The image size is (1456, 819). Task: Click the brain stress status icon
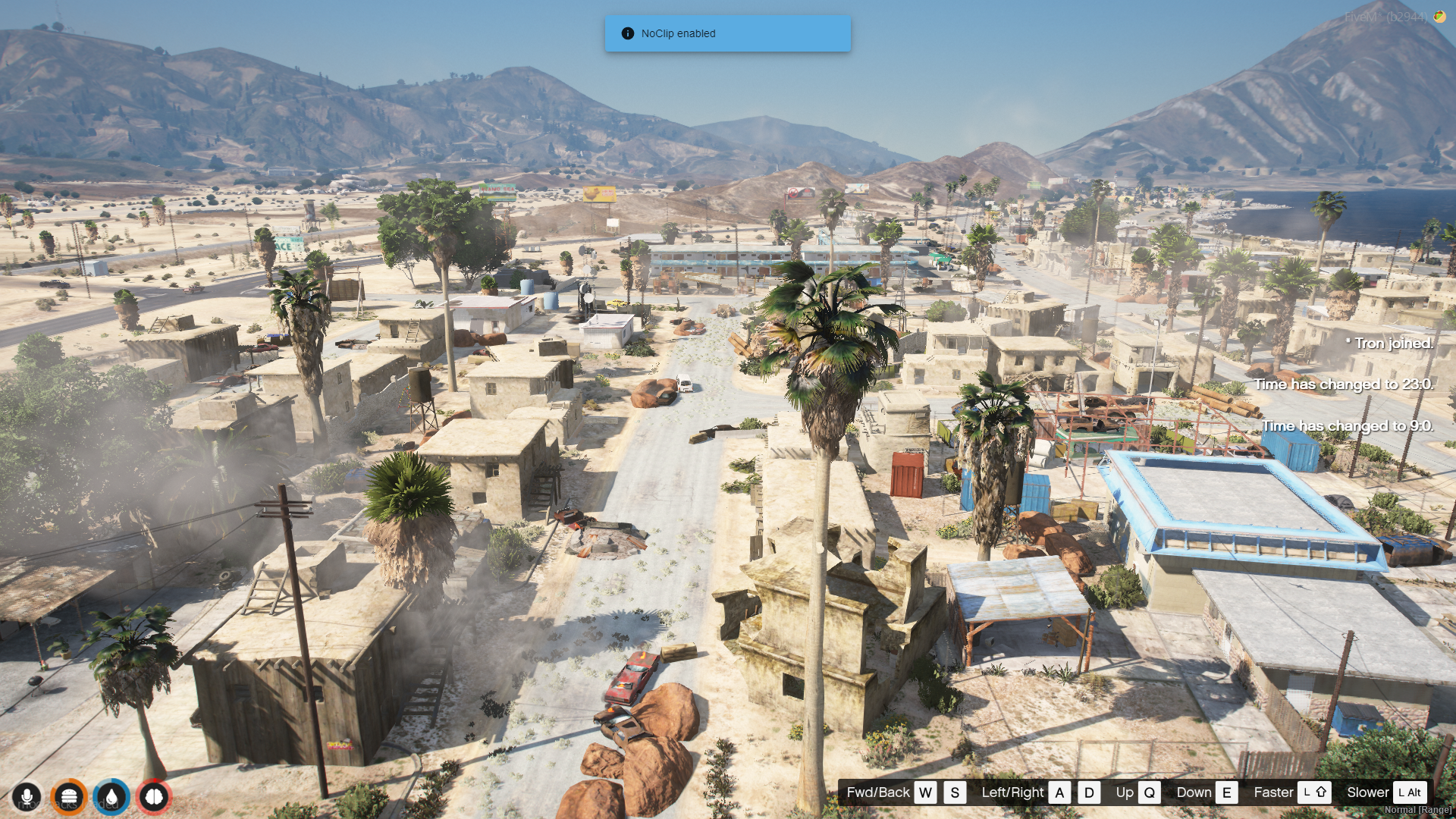(154, 797)
